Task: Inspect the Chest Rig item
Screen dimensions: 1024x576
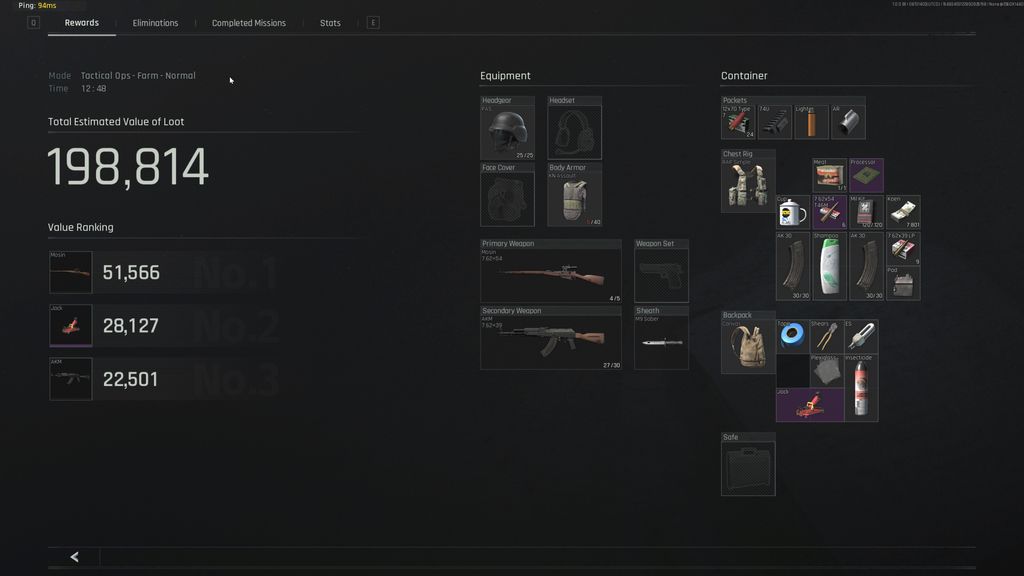Action: point(748,183)
